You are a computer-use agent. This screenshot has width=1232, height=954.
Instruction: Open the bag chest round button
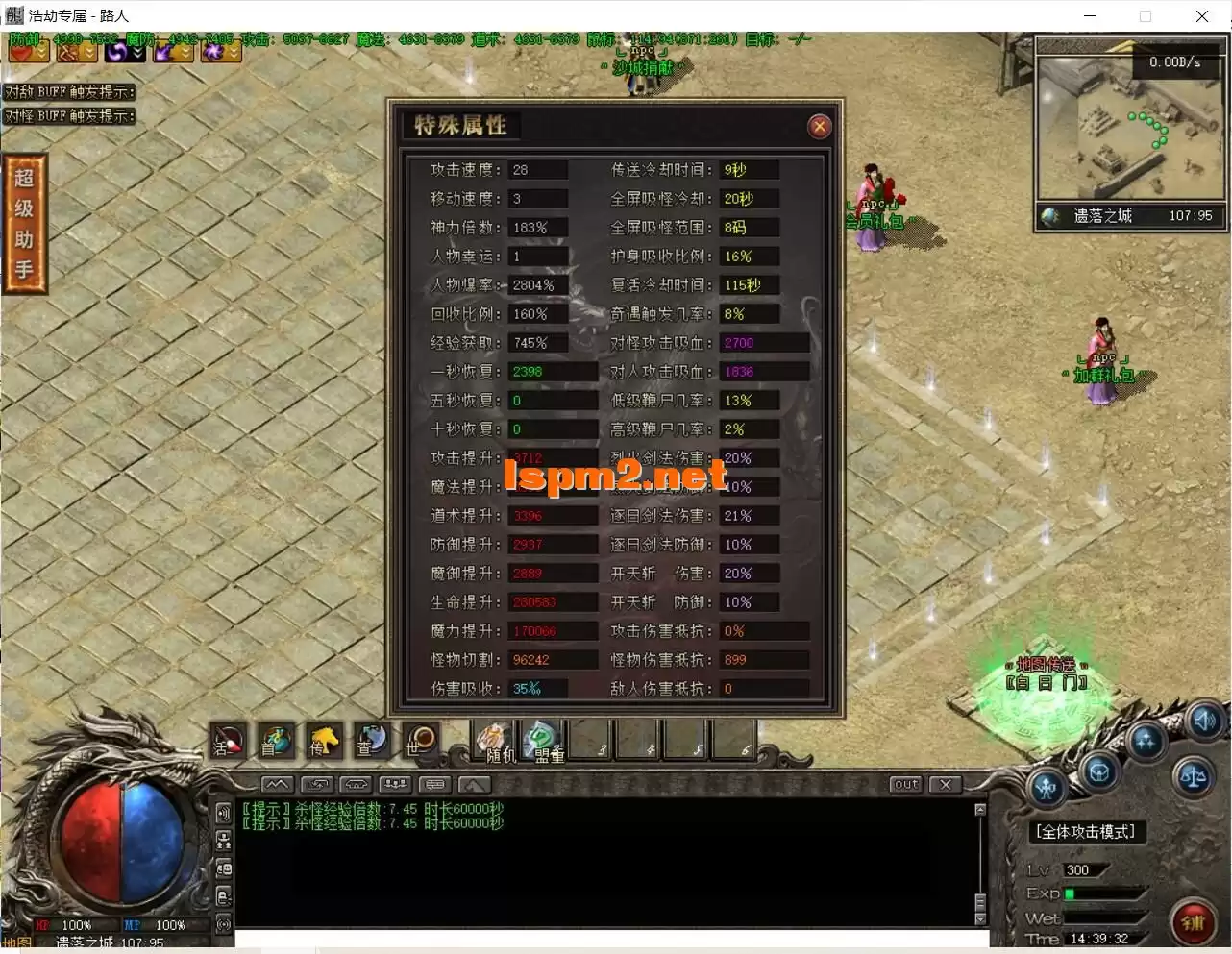pos(1098,771)
